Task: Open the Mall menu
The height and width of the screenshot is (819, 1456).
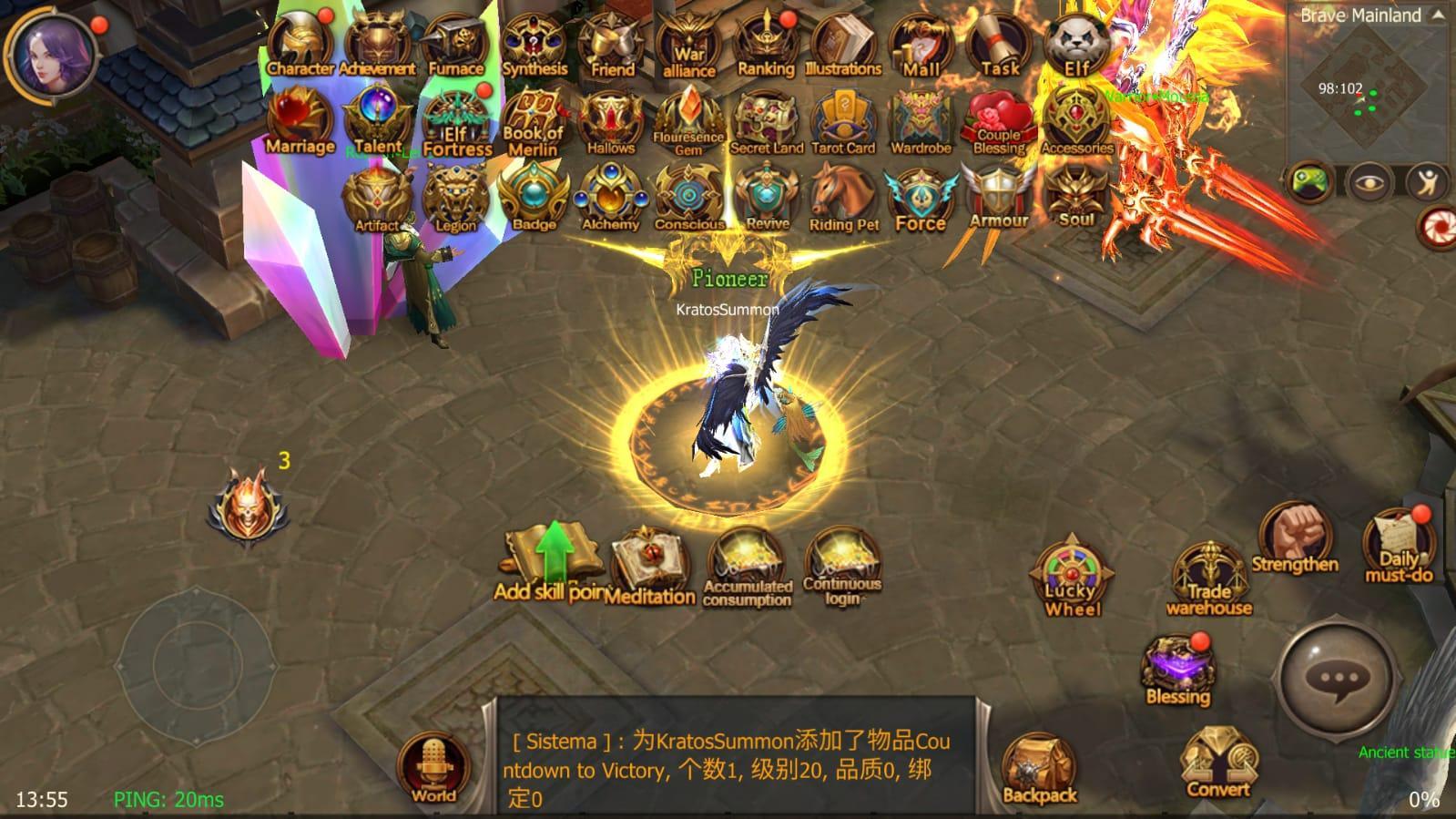Action: pyautogui.click(x=921, y=41)
